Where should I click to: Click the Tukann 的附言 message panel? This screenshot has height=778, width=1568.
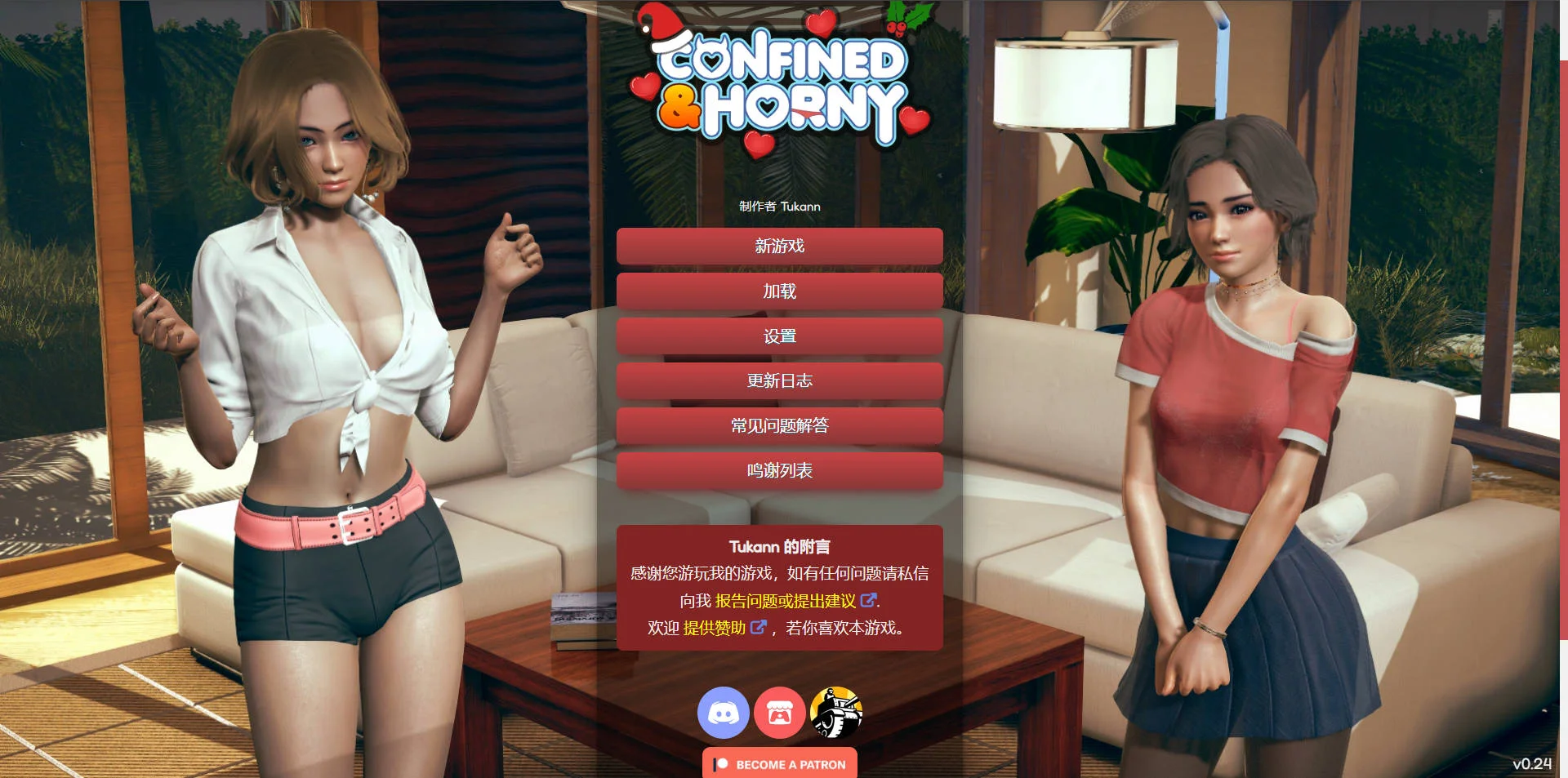click(x=780, y=588)
